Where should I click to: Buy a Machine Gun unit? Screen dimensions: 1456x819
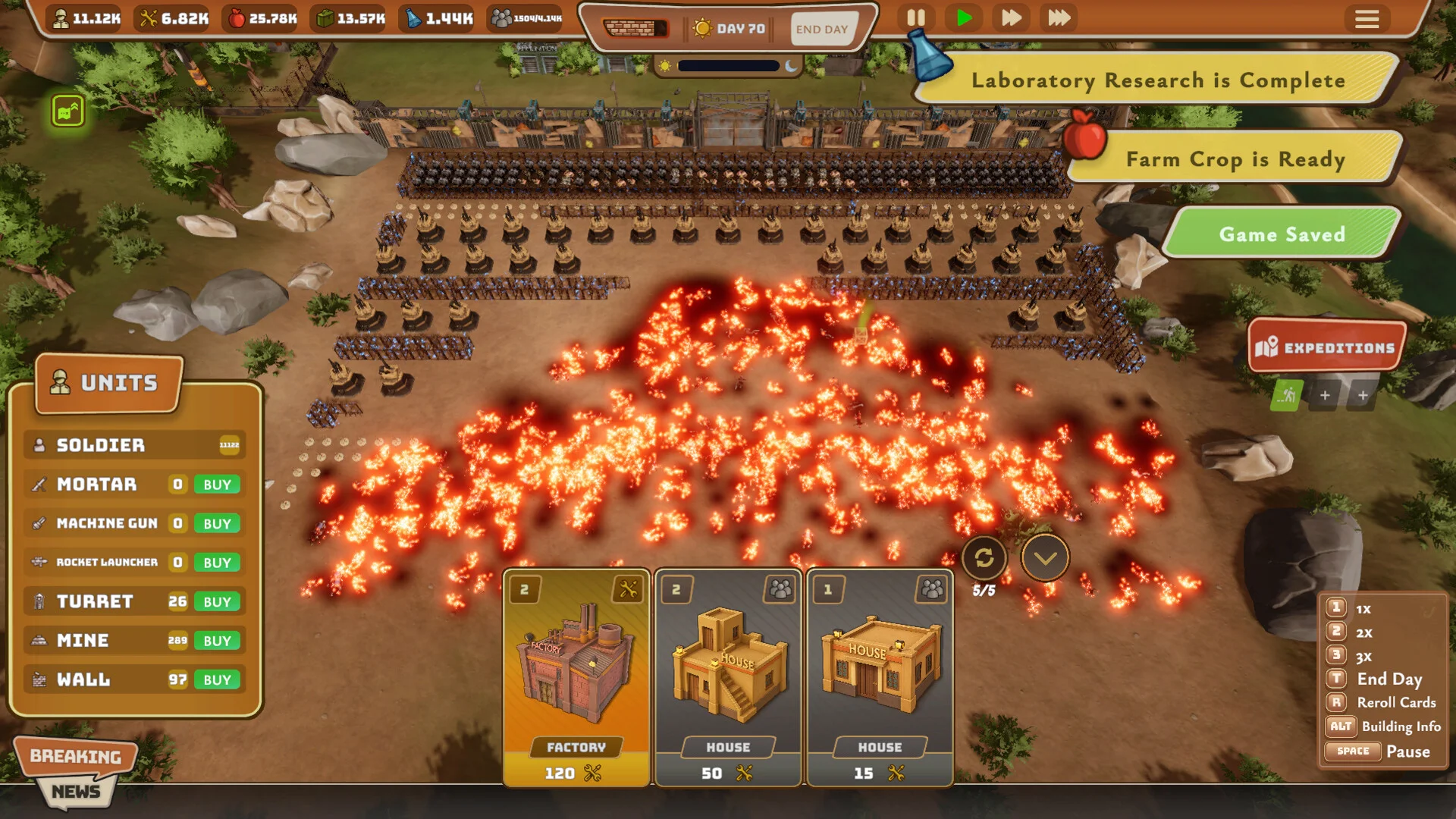217,524
